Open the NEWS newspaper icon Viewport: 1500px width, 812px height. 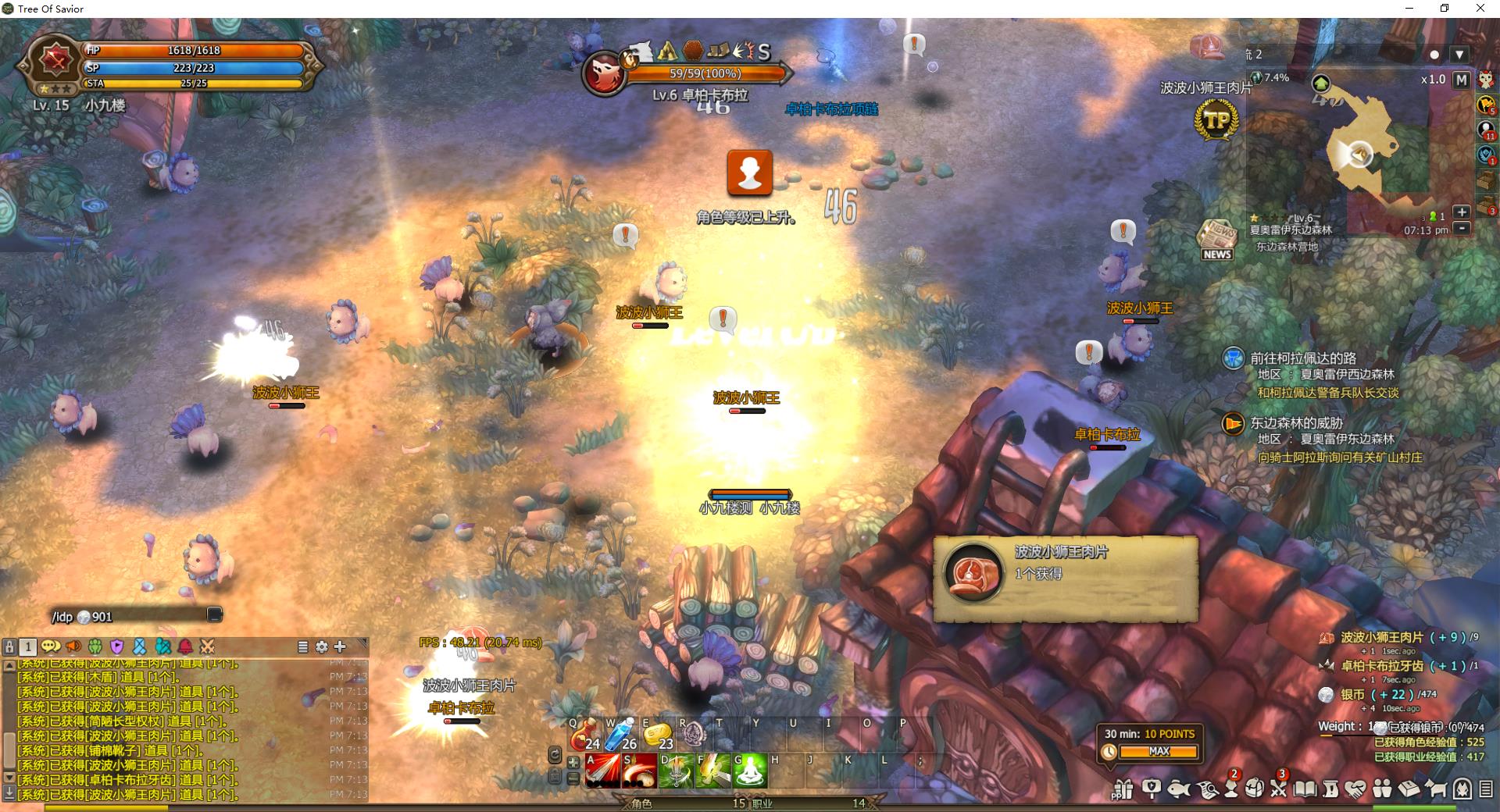[x=1217, y=240]
